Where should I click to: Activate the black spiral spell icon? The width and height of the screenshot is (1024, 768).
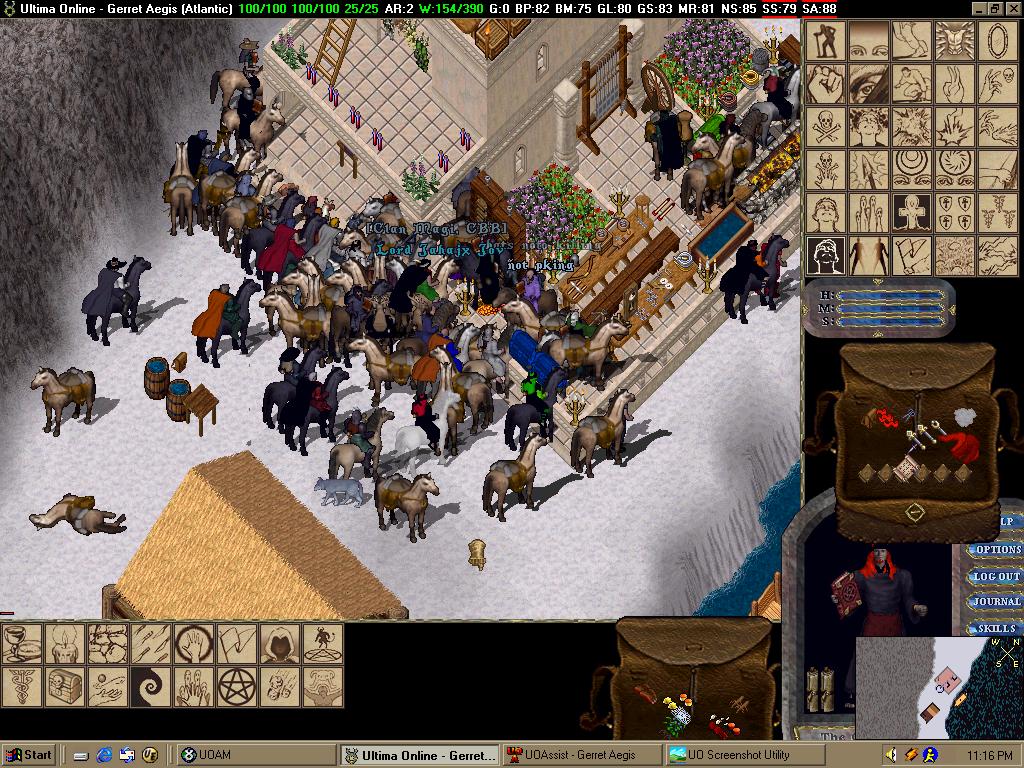tap(151, 686)
